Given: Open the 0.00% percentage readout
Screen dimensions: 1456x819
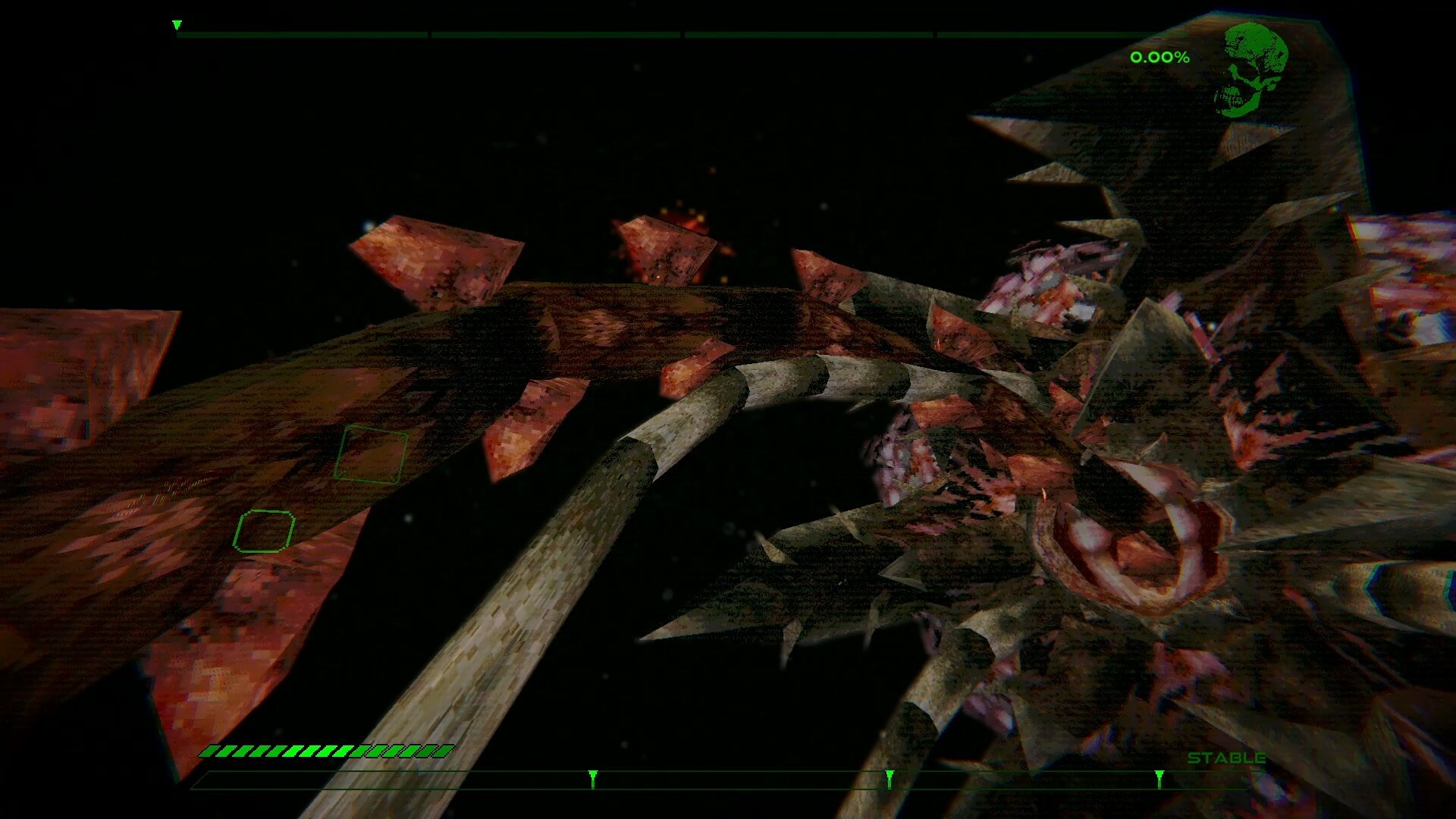Looking at the screenshot, I should 1159,56.
